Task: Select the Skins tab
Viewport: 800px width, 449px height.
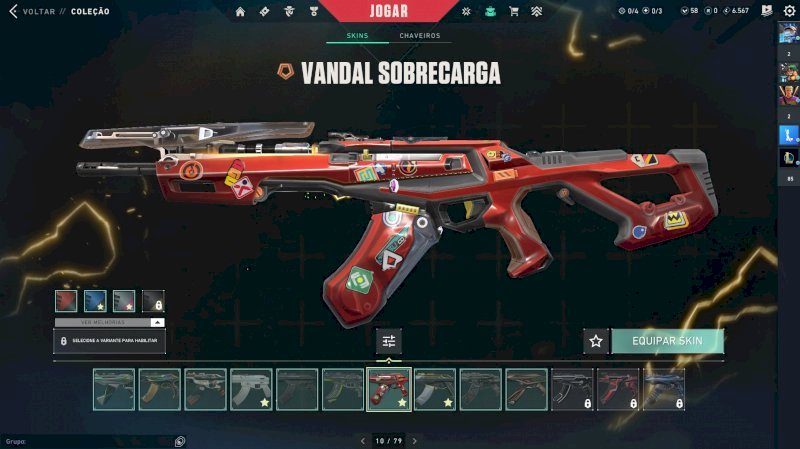Action: coord(357,36)
